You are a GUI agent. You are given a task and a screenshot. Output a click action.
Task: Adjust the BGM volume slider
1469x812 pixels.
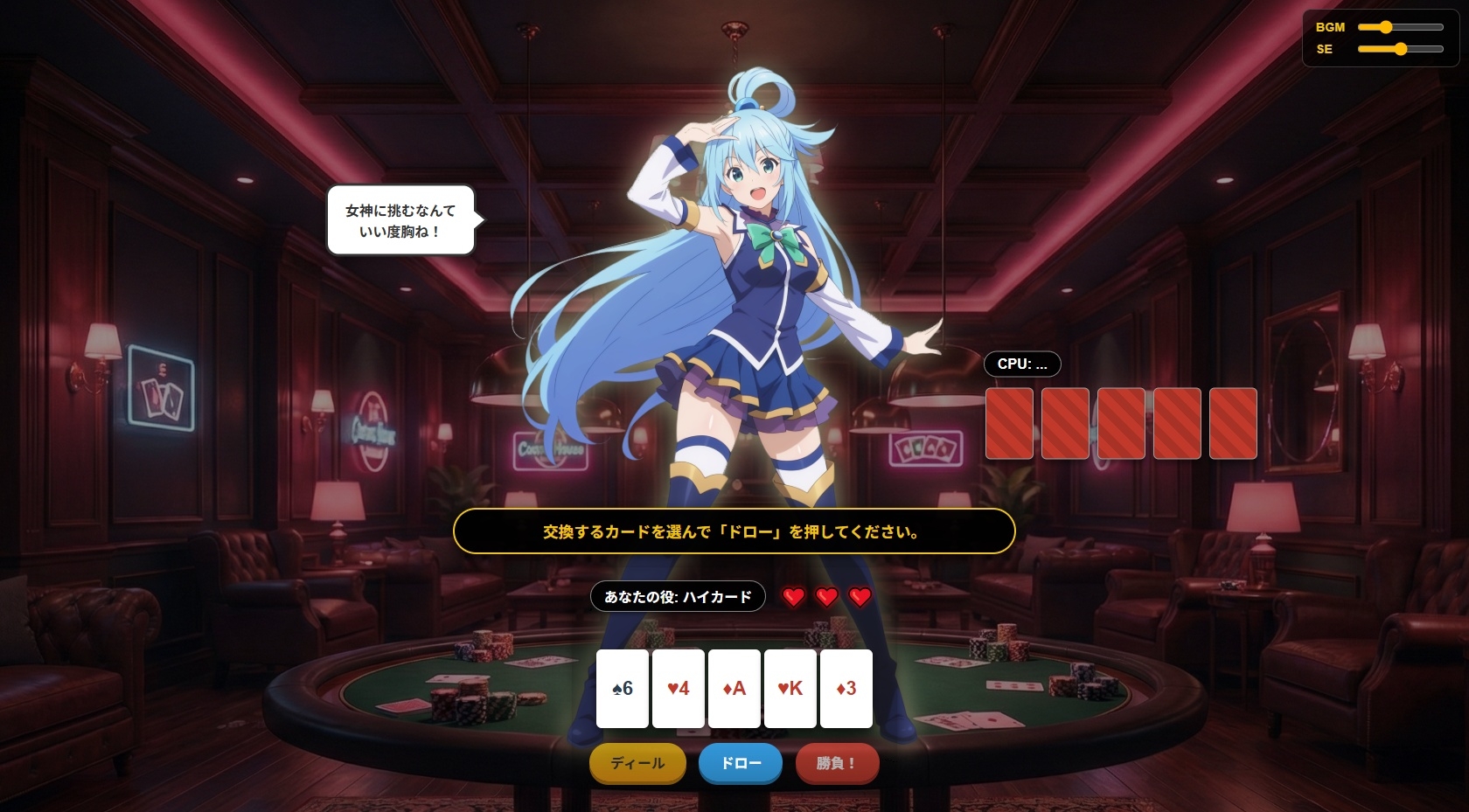[x=1400, y=27]
